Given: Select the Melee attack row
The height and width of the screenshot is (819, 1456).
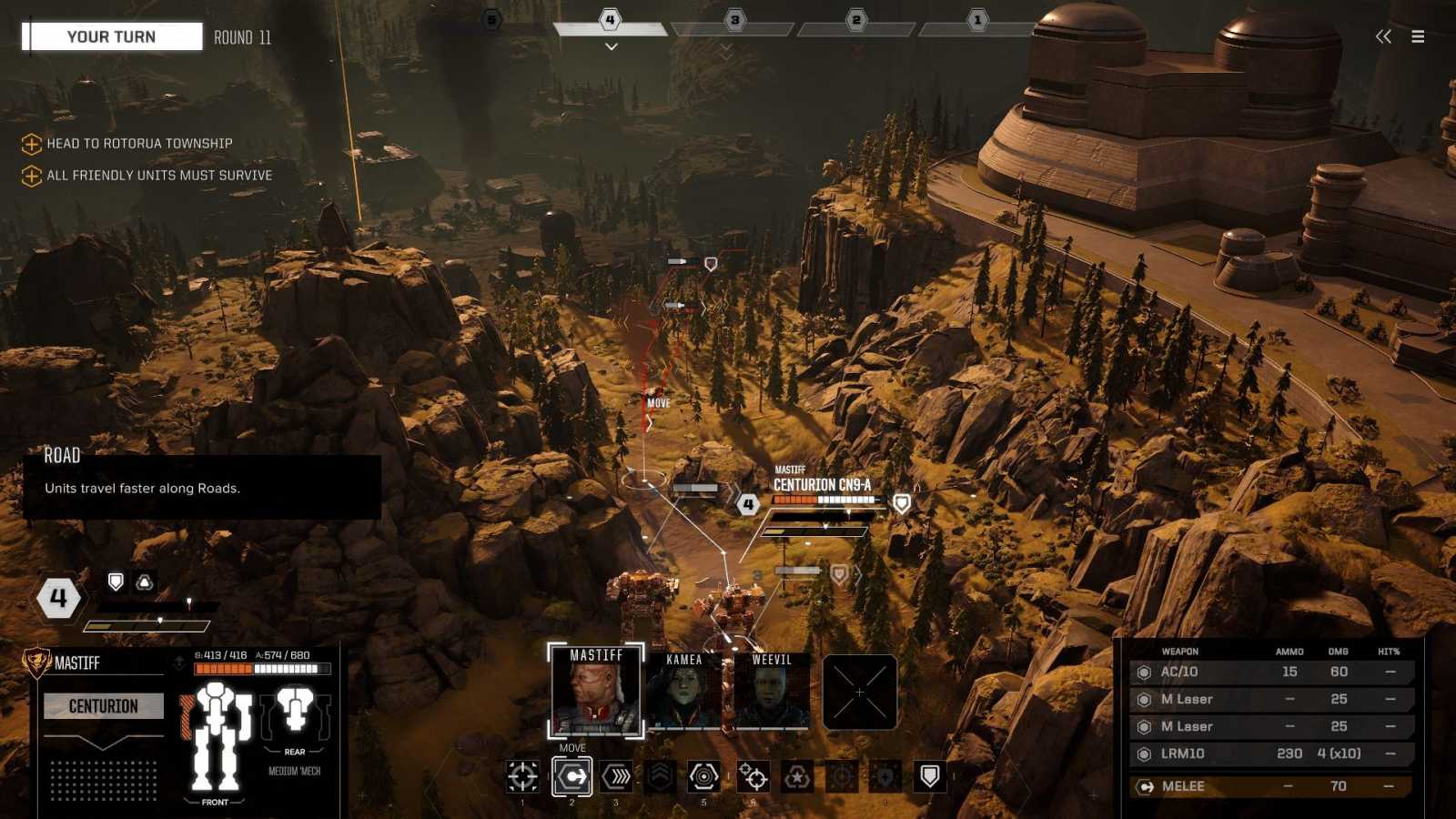Looking at the screenshot, I should [x=1270, y=786].
